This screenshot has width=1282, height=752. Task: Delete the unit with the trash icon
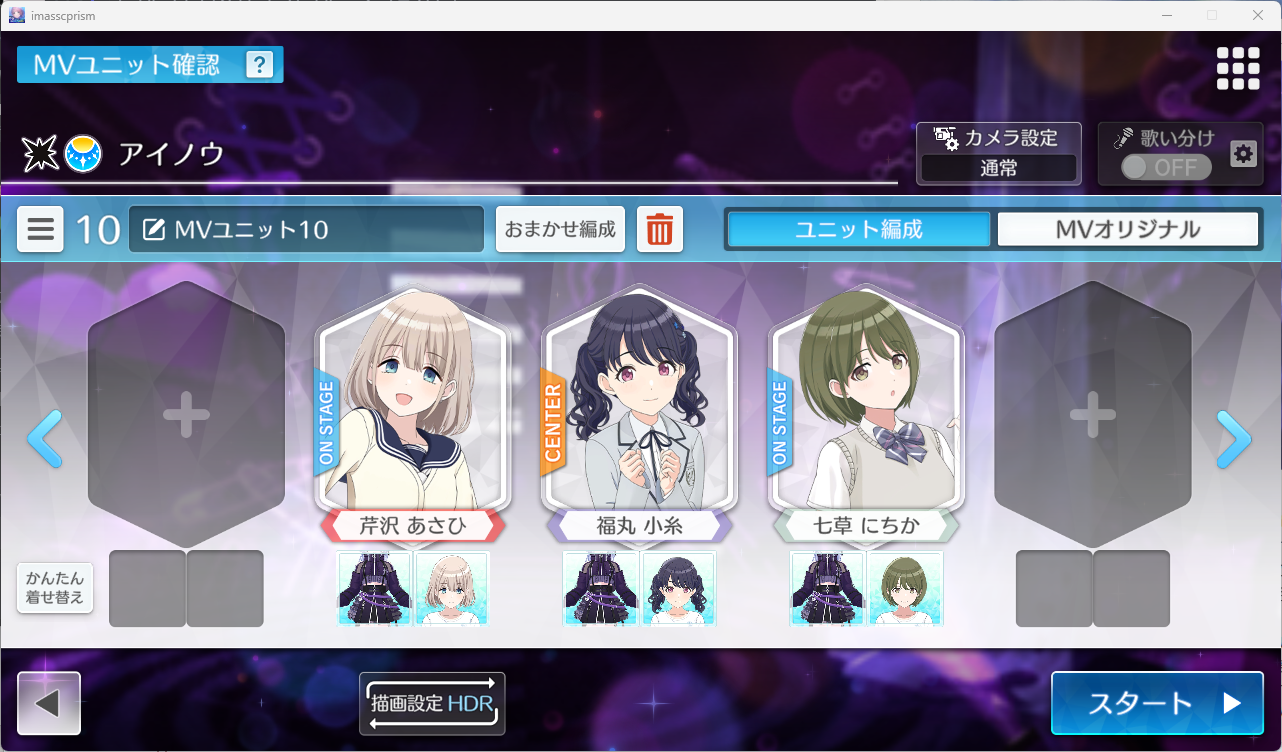pyautogui.click(x=659, y=230)
